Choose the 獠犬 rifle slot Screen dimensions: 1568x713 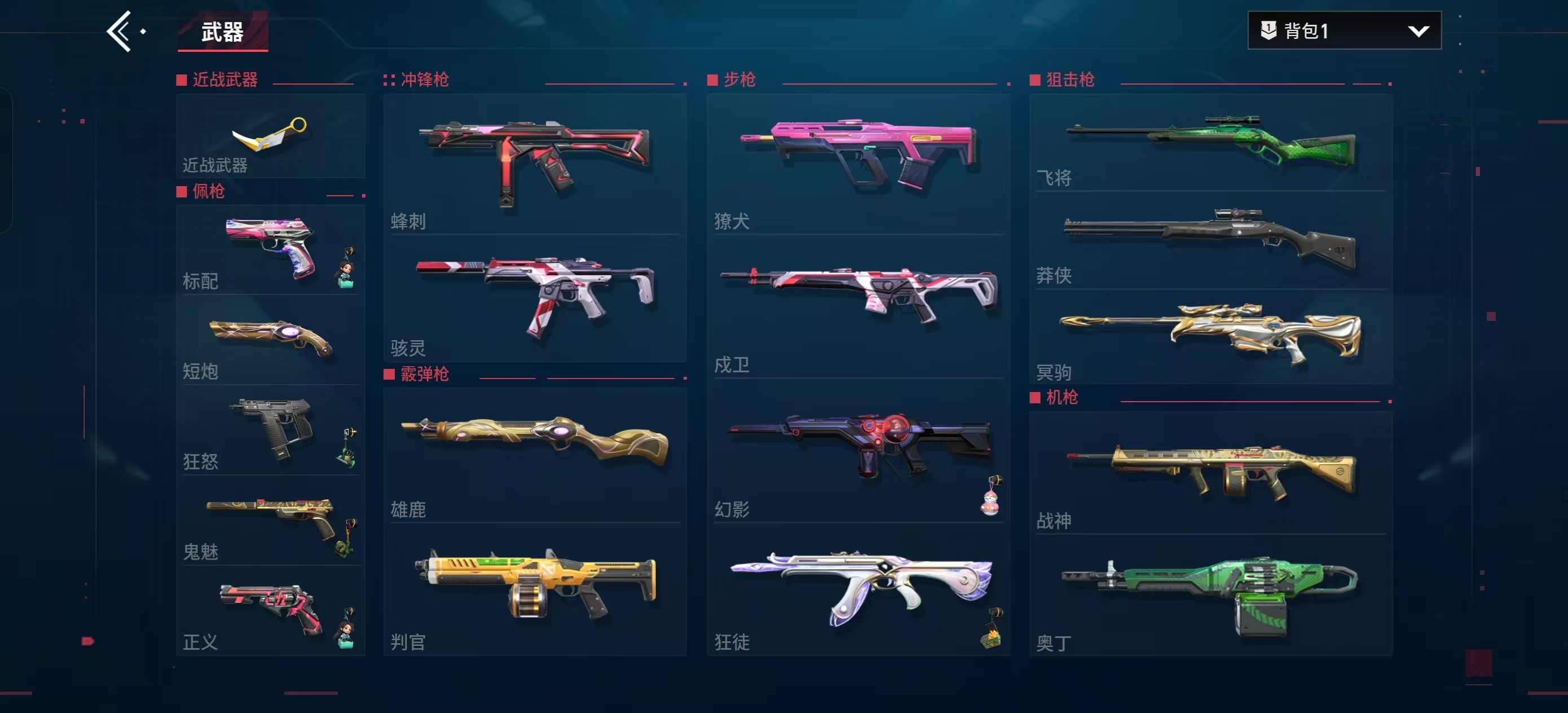click(858, 163)
